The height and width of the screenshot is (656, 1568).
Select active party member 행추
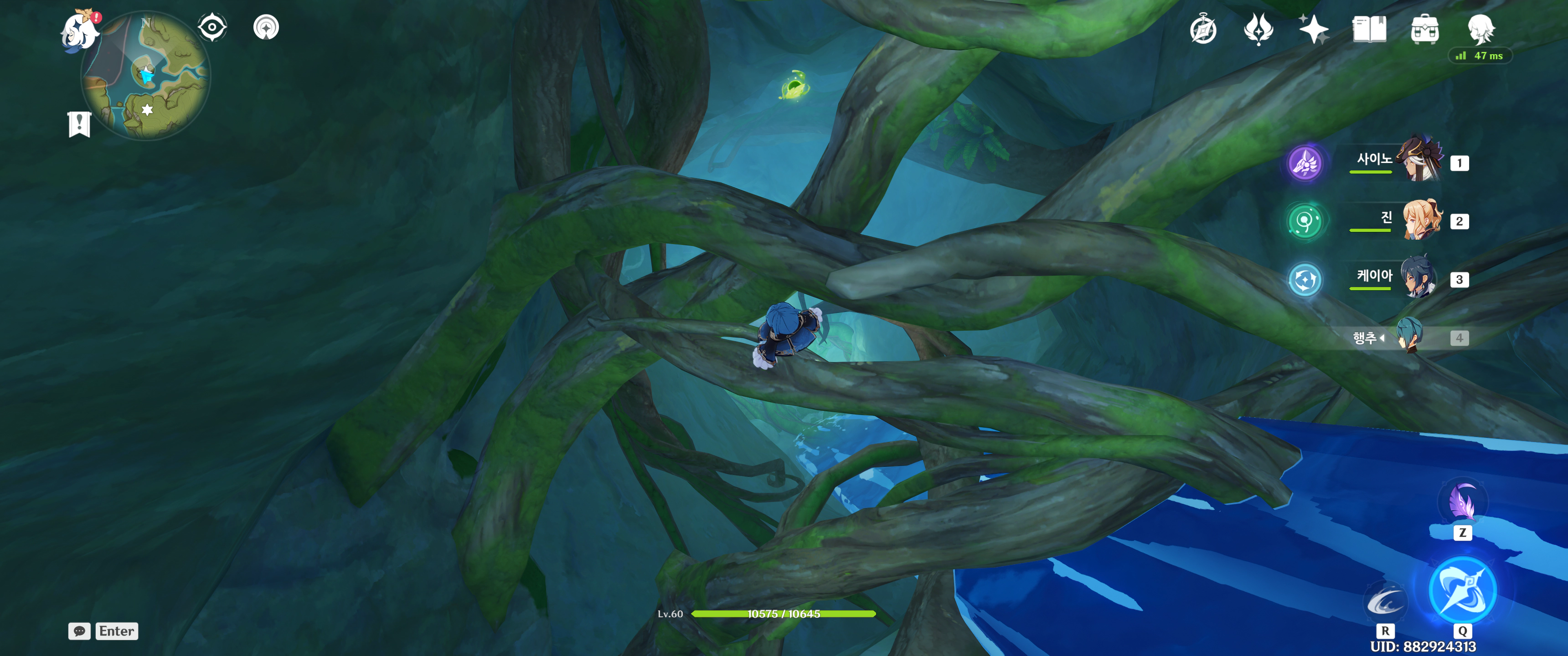point(1408,336)
